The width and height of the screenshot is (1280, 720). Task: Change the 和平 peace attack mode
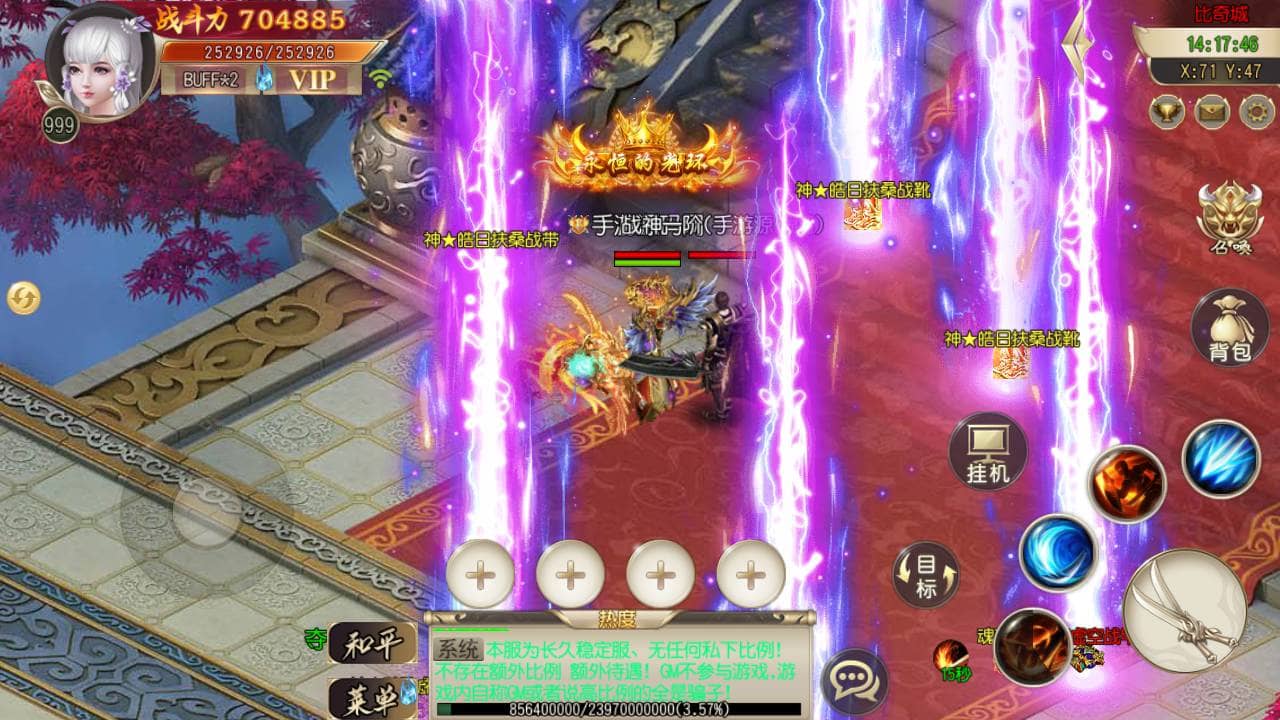click(x=372, y=643)
